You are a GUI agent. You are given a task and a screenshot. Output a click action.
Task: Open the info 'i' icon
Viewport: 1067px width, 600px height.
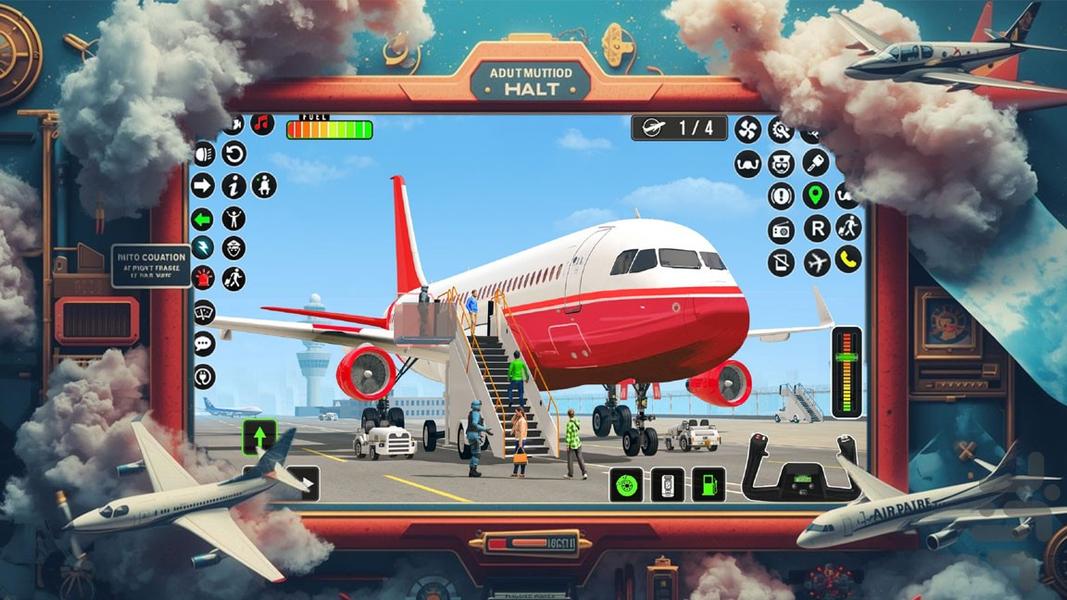pos(234,185)
